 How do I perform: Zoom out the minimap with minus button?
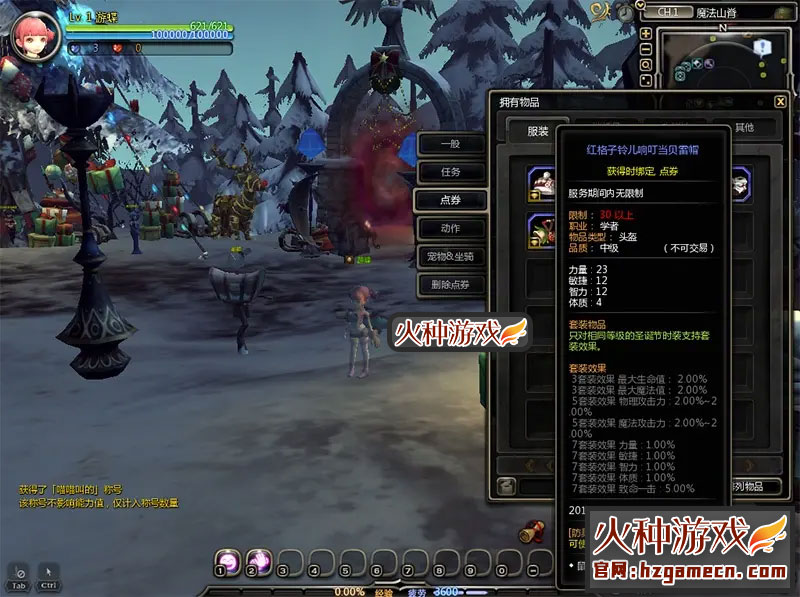[x=646, y=48]
